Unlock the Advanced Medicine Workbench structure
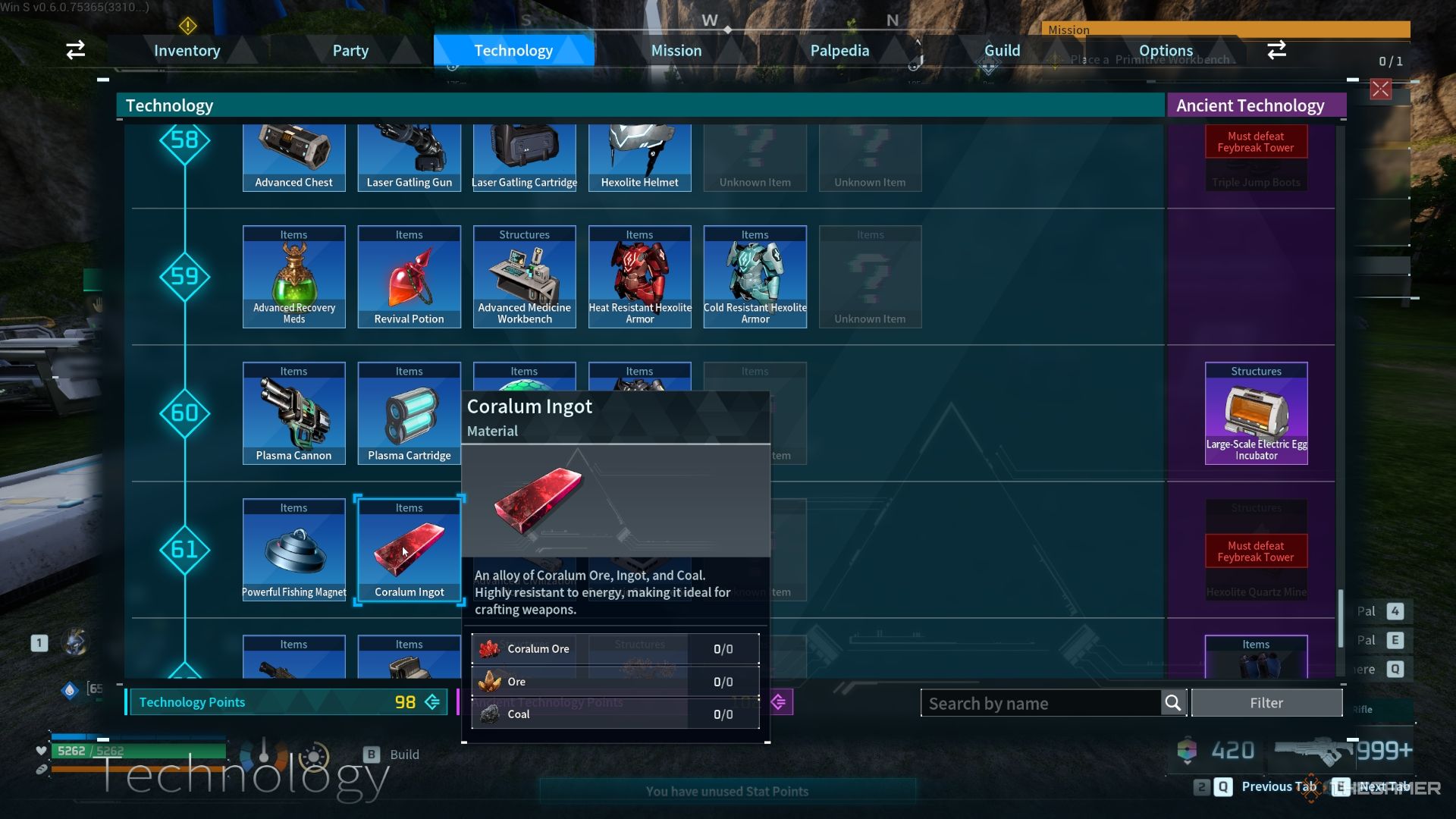 pos(525,277)
